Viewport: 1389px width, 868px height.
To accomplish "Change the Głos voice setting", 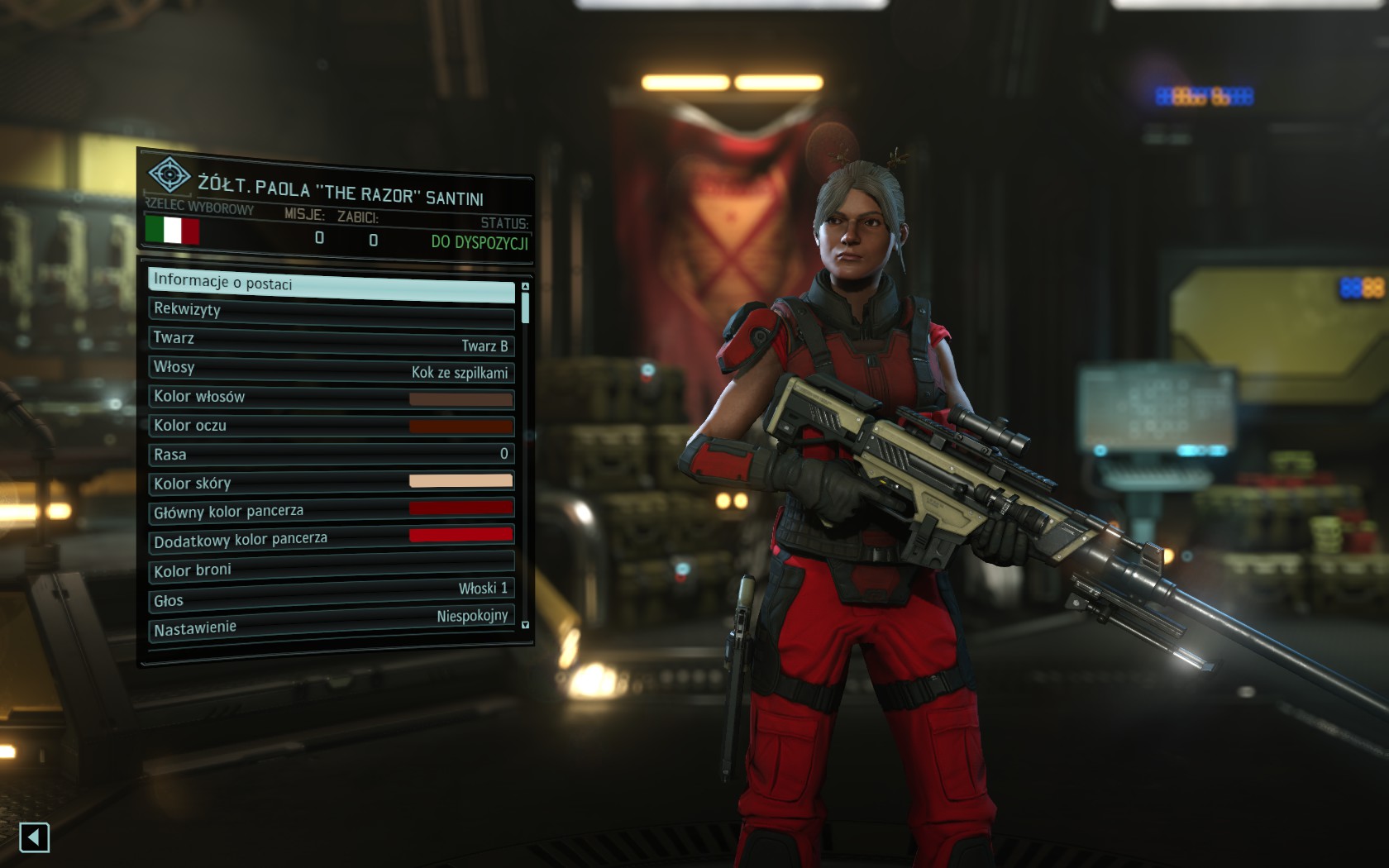I will (x=331, y=594).
